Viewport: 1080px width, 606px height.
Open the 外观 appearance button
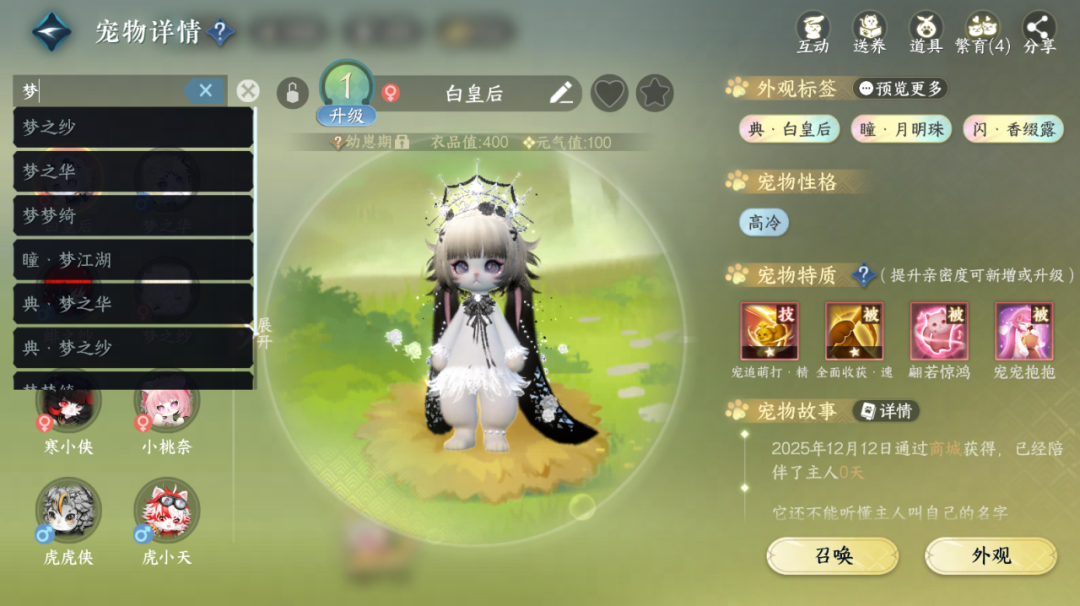[990, 556]
